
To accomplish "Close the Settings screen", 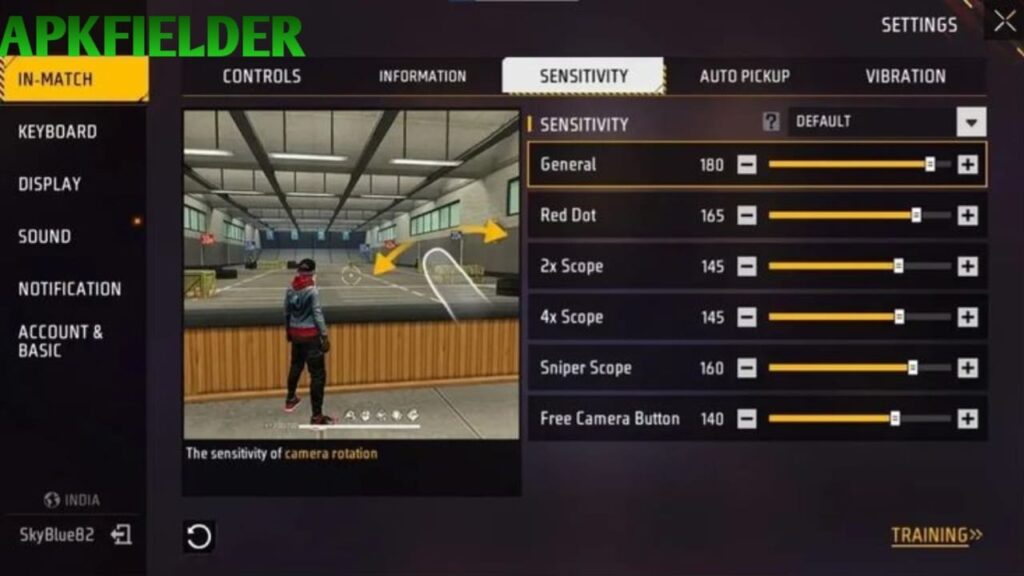I will coord(1004,22).
